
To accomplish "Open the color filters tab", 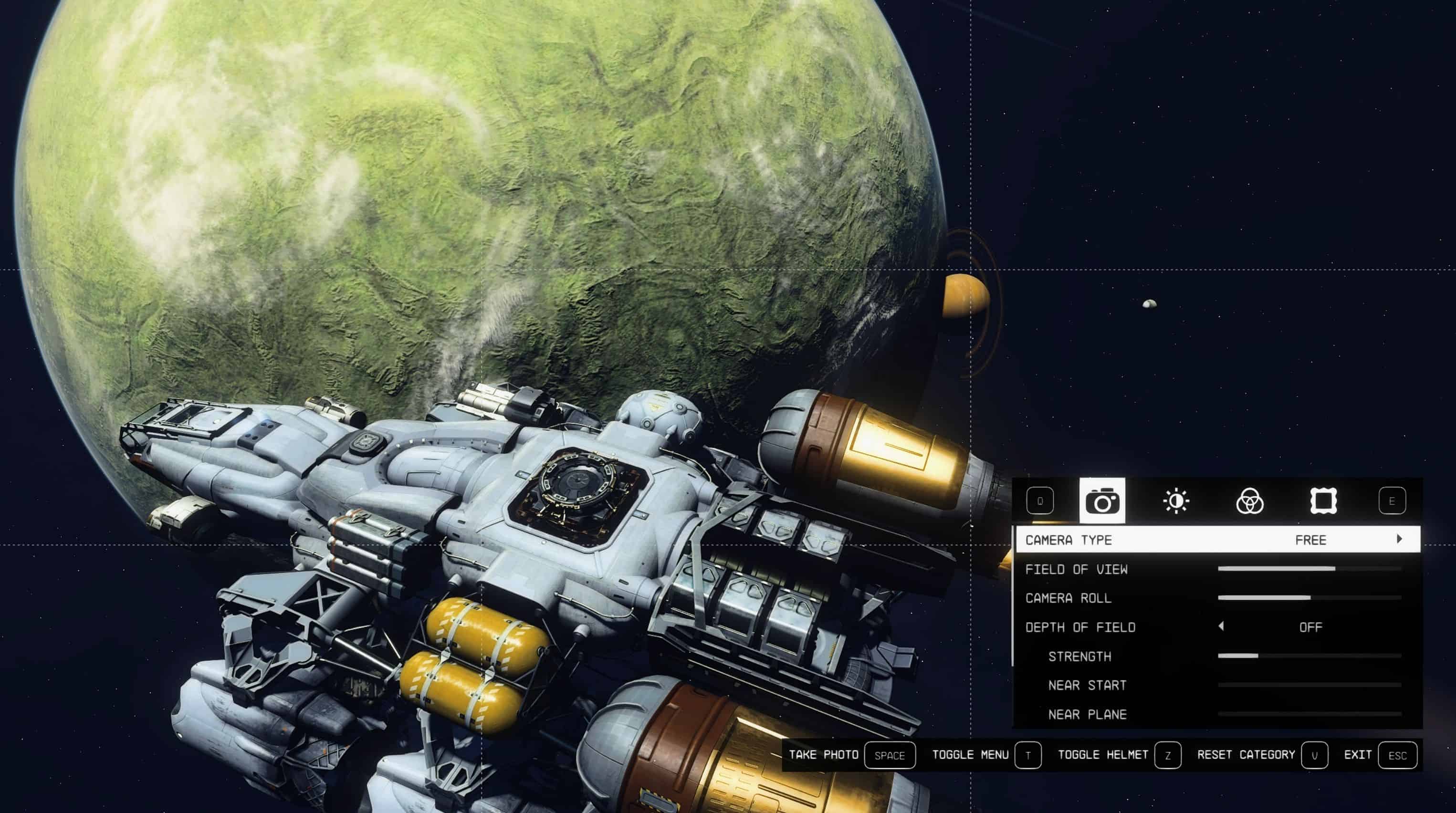I will [x=1249, y=500].
